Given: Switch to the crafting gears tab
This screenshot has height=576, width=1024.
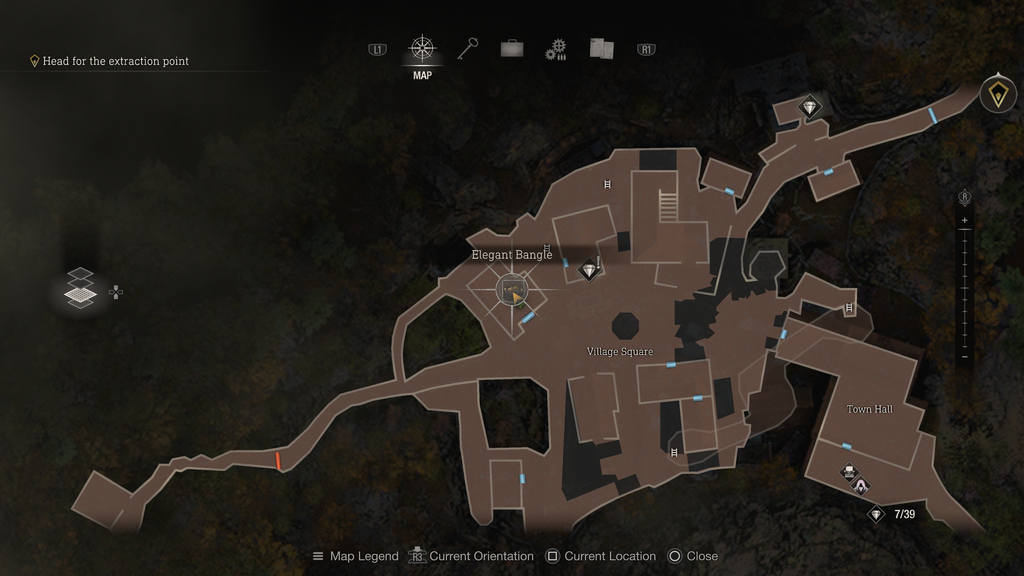Looking at the screenshot, I should point(556,49).
